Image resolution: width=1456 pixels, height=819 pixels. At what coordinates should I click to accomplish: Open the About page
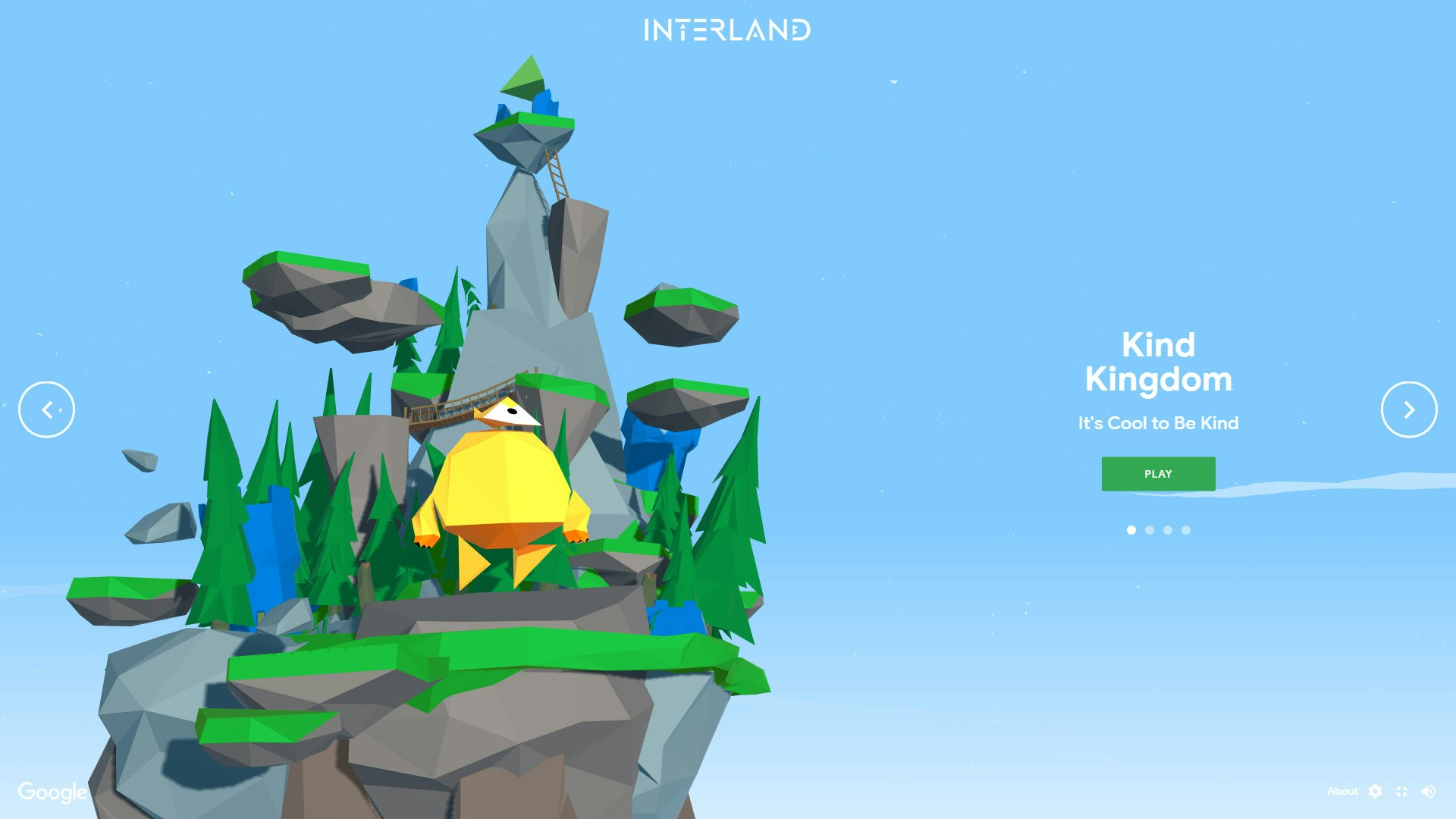click(x=1343, y=791)
